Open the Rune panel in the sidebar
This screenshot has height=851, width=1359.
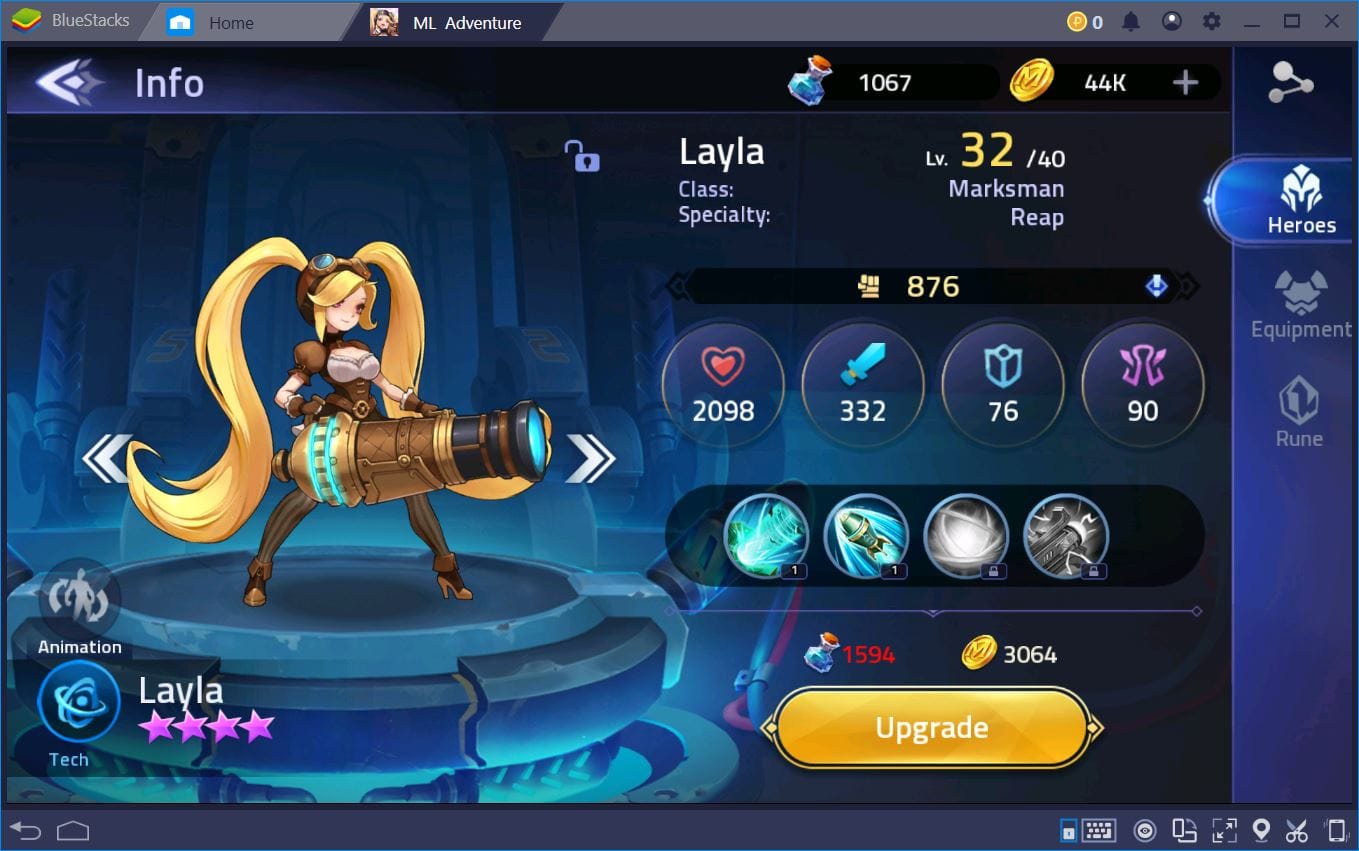[1298, 408]
